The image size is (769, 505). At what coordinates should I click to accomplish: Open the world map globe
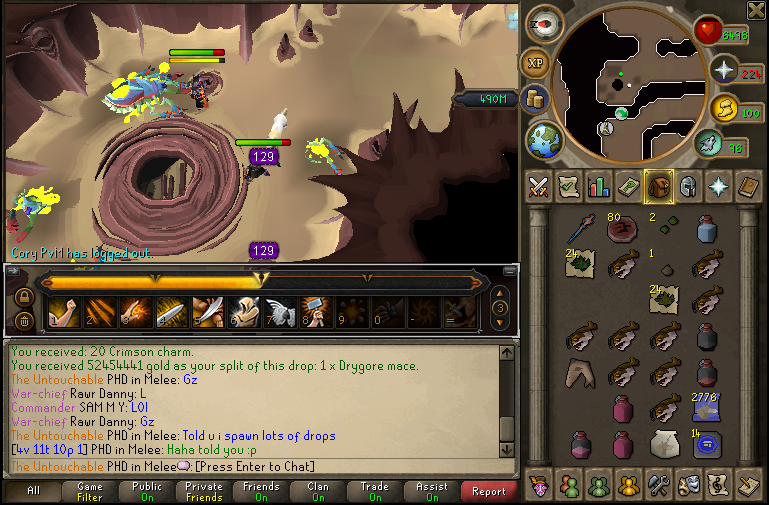click(545, 138)
